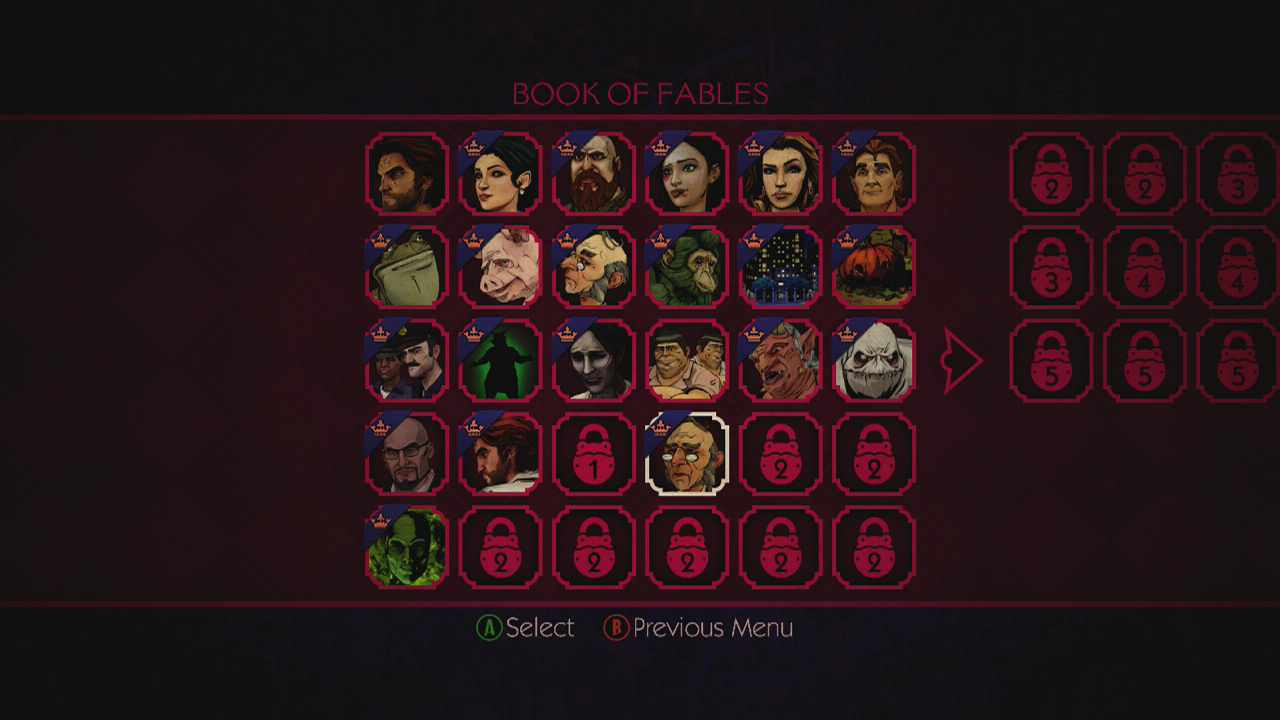1280x720 pixels.
Task: Choose the green winged monkey tile
Action: (x=687, y=267)
